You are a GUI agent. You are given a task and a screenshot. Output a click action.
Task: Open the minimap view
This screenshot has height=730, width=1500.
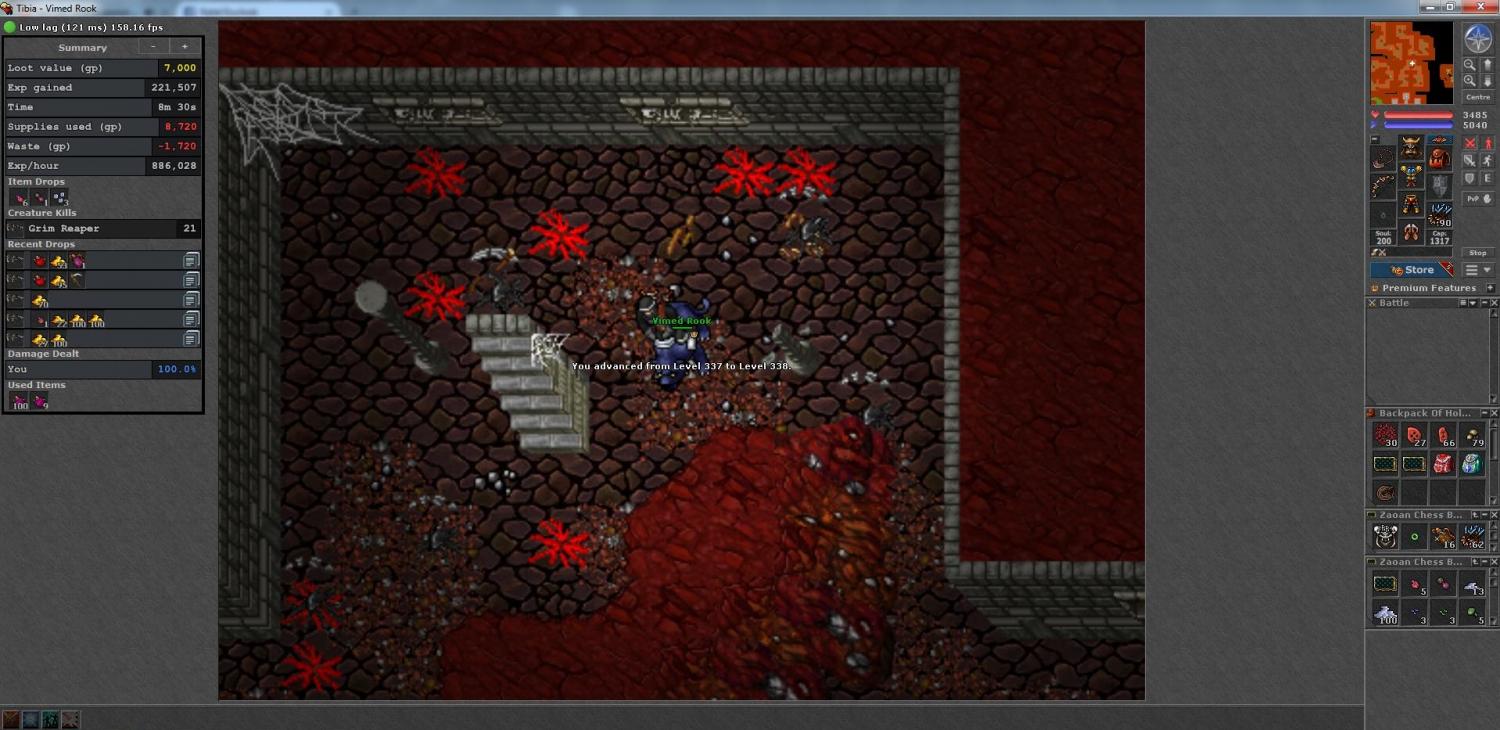1411,63
